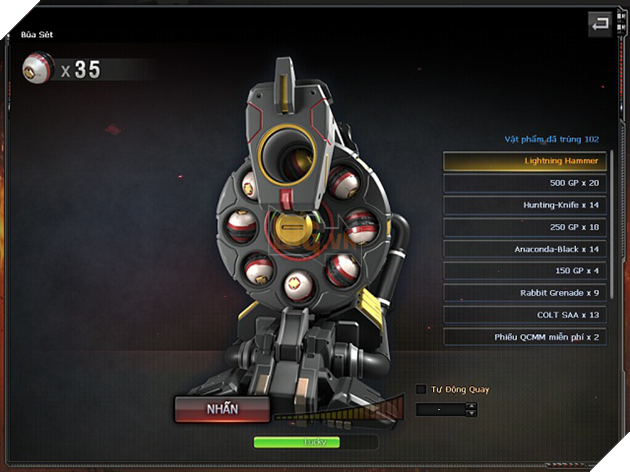Image resolution: width=630 pixels, height=472 pixels.
Task: Go back using the return arrow button
Action: coord(600,23)
